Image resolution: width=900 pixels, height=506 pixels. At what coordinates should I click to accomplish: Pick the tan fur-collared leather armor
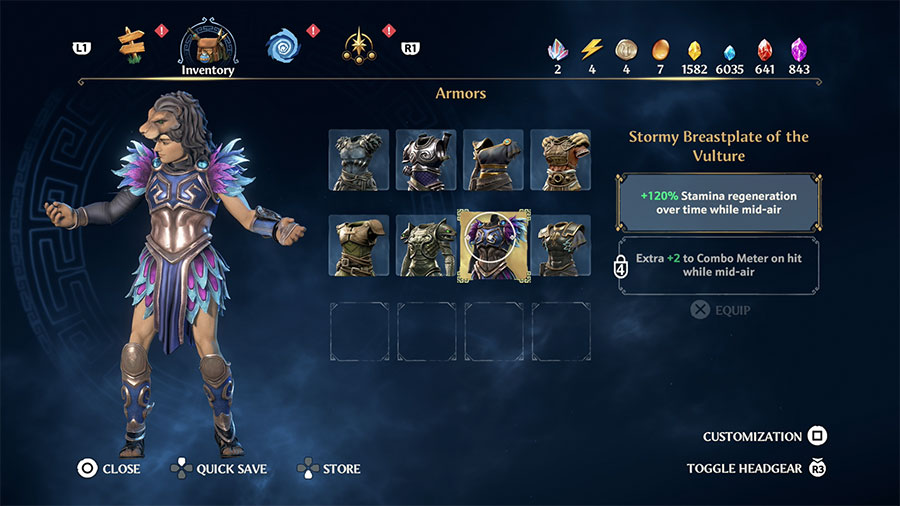click(x=560, y=159)
